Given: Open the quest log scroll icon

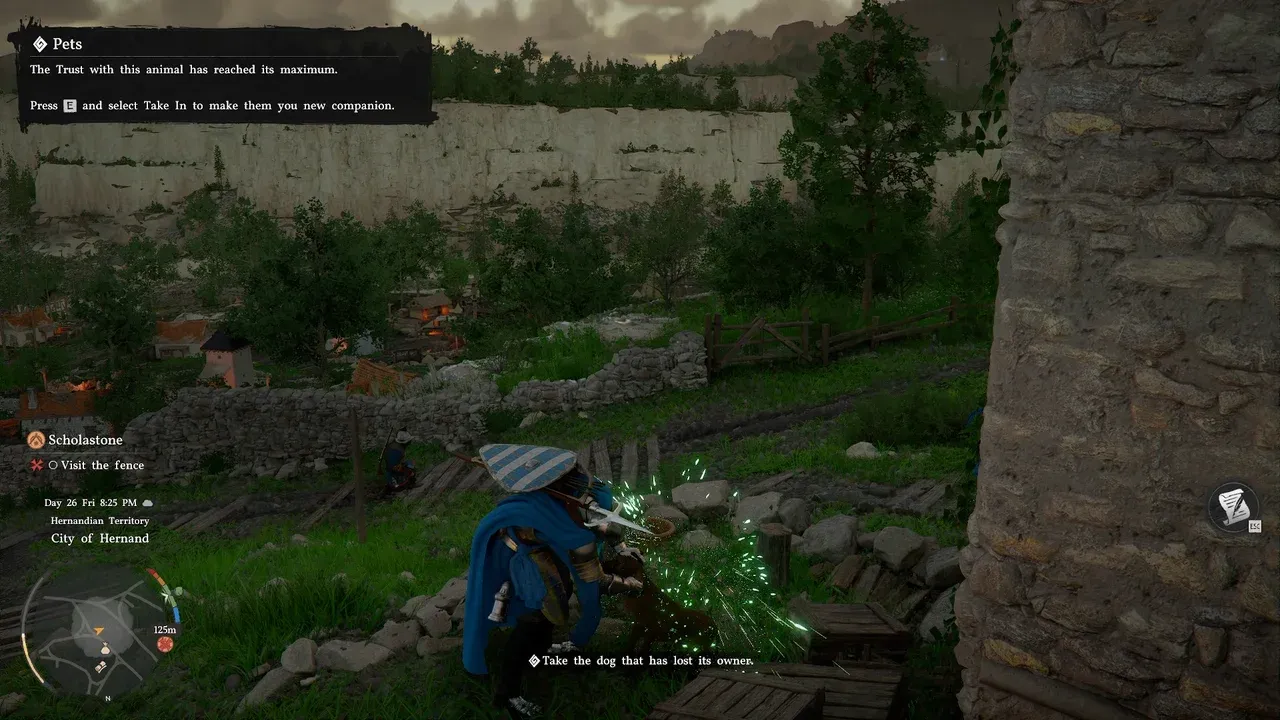Looking at the screenshot, I should tap(1233, 505).
